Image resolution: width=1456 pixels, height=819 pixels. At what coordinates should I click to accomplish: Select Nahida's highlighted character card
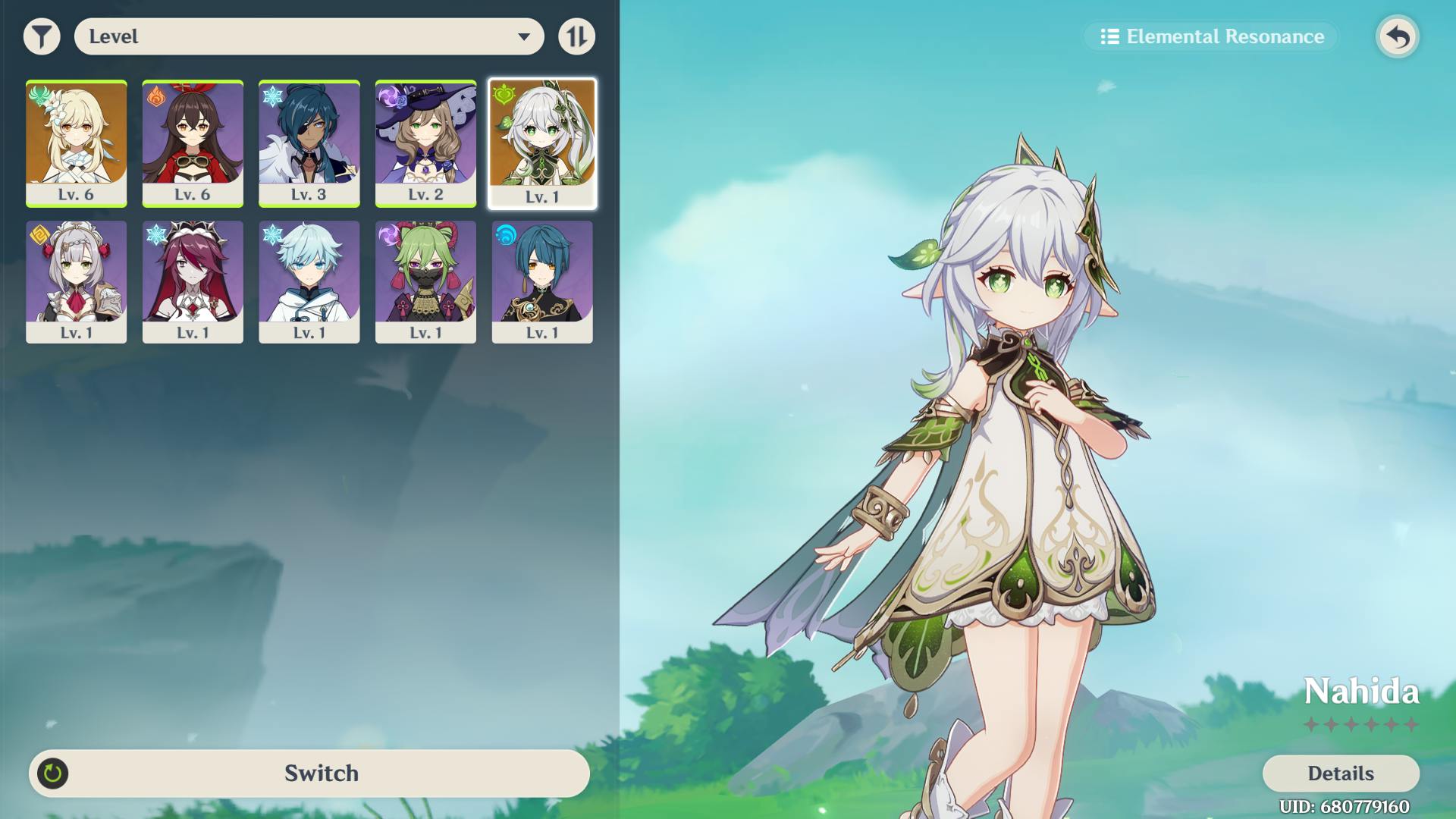coord(541,143)
